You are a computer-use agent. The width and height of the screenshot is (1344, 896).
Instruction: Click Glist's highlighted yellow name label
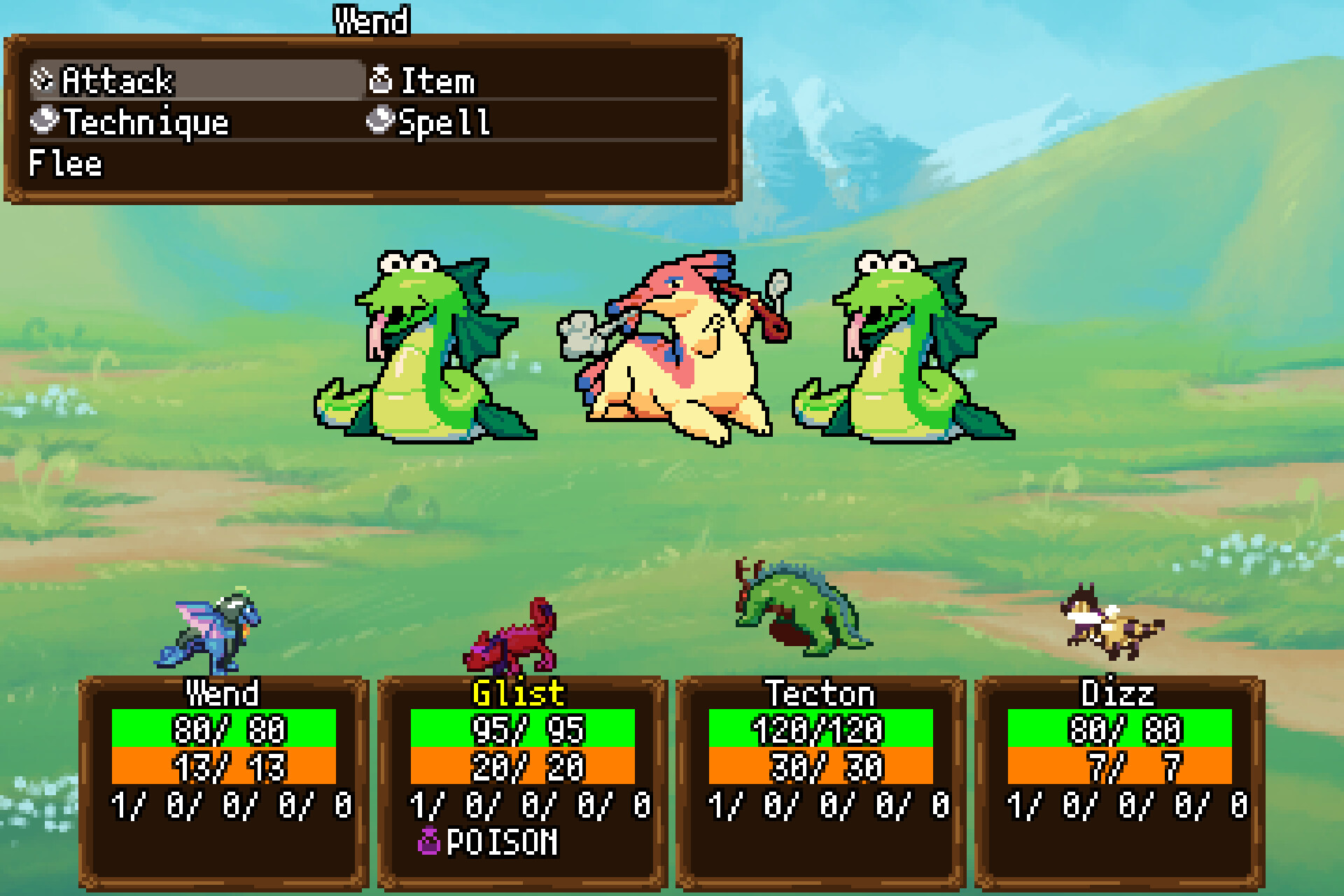(x=518, y=693)
